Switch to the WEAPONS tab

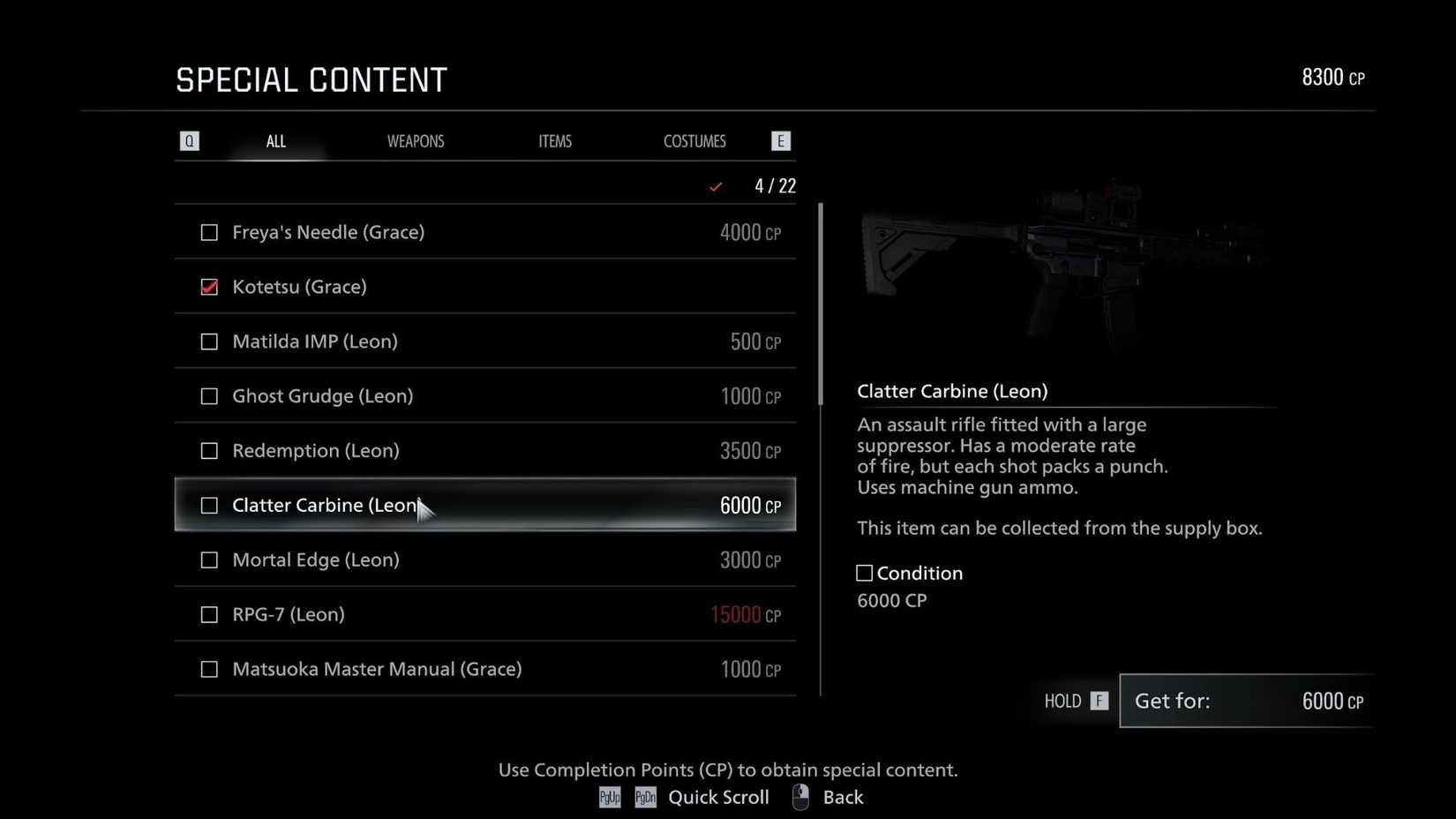(416, 140)
